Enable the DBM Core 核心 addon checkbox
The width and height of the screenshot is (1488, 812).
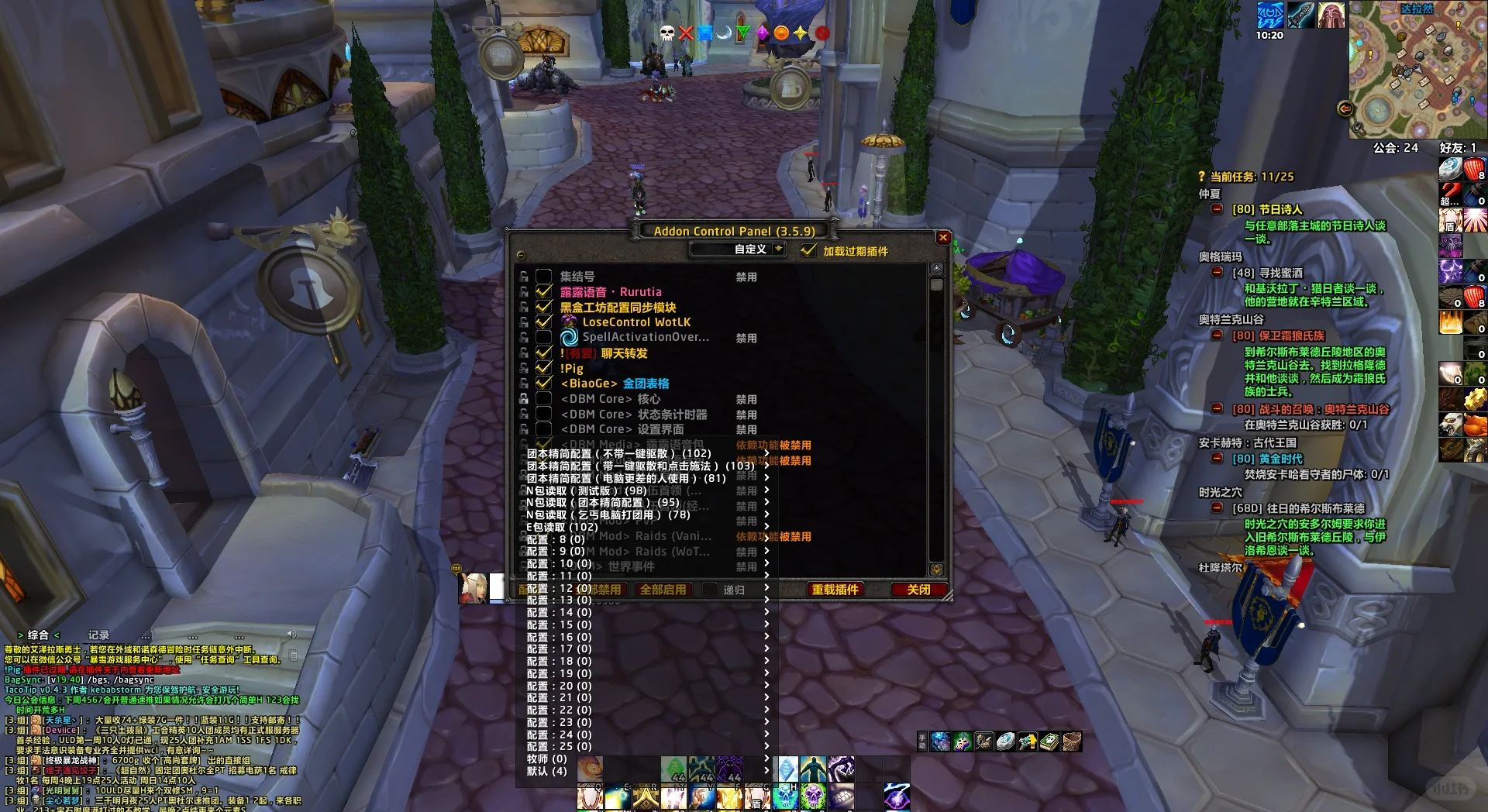click(x=544, y=399)
